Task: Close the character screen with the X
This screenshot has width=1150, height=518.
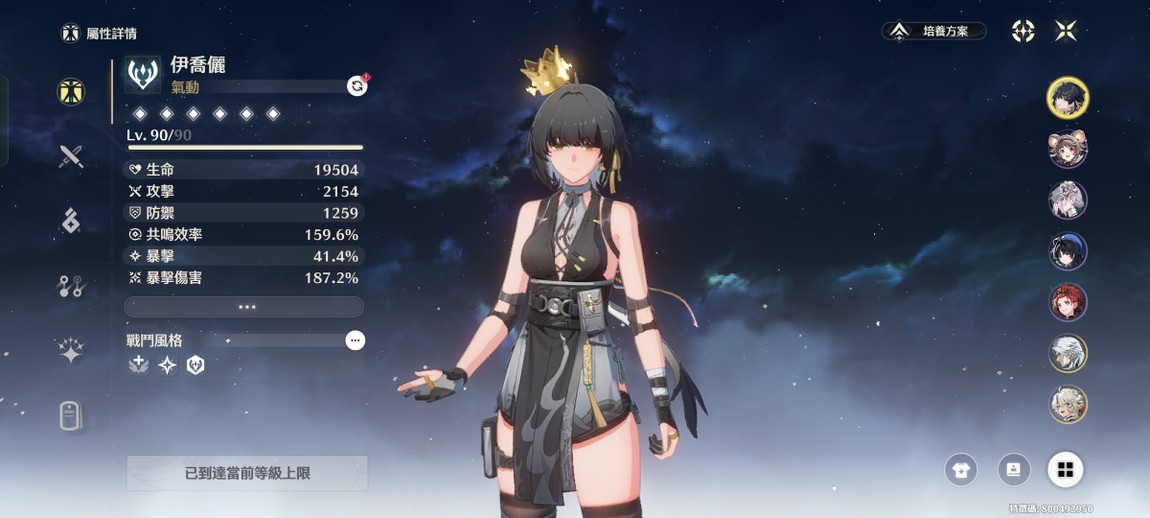Action: [1066, 31]
